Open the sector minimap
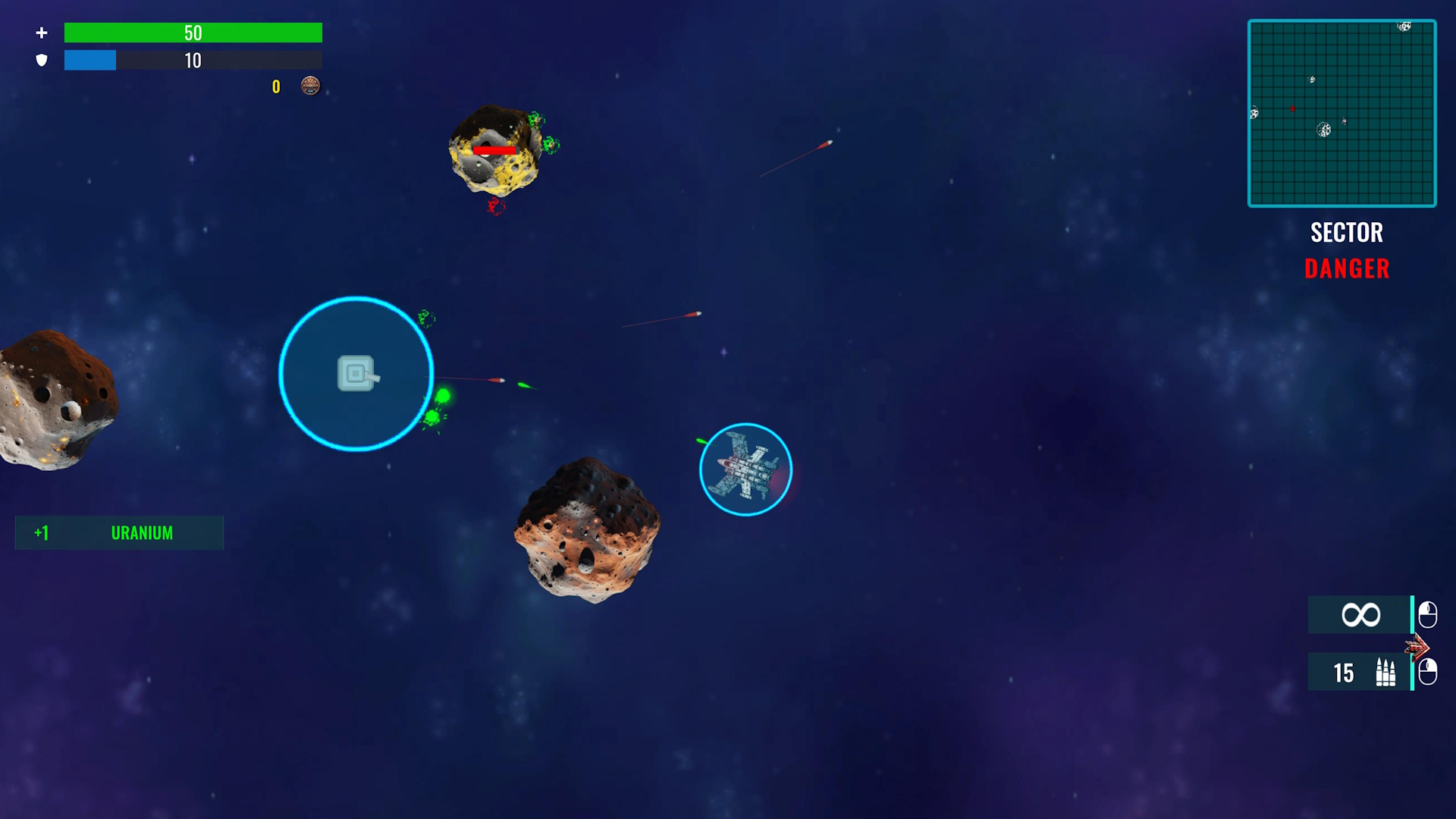The height and width of the screenshot is (819, 1456). tap(1341, 114)
